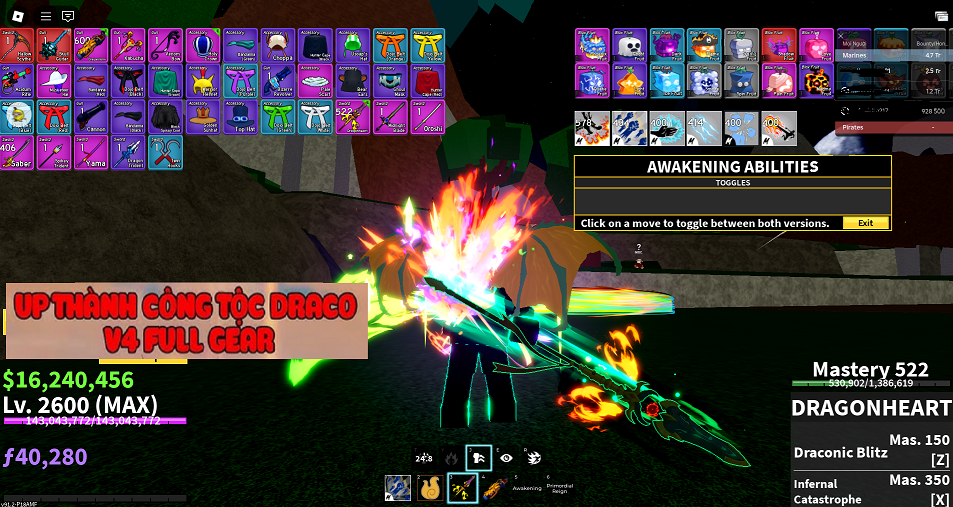Viewport: 953px width, 507px height.
Task: Activate the Primordial Reign hotbar slot
Action: pos(560,487)
